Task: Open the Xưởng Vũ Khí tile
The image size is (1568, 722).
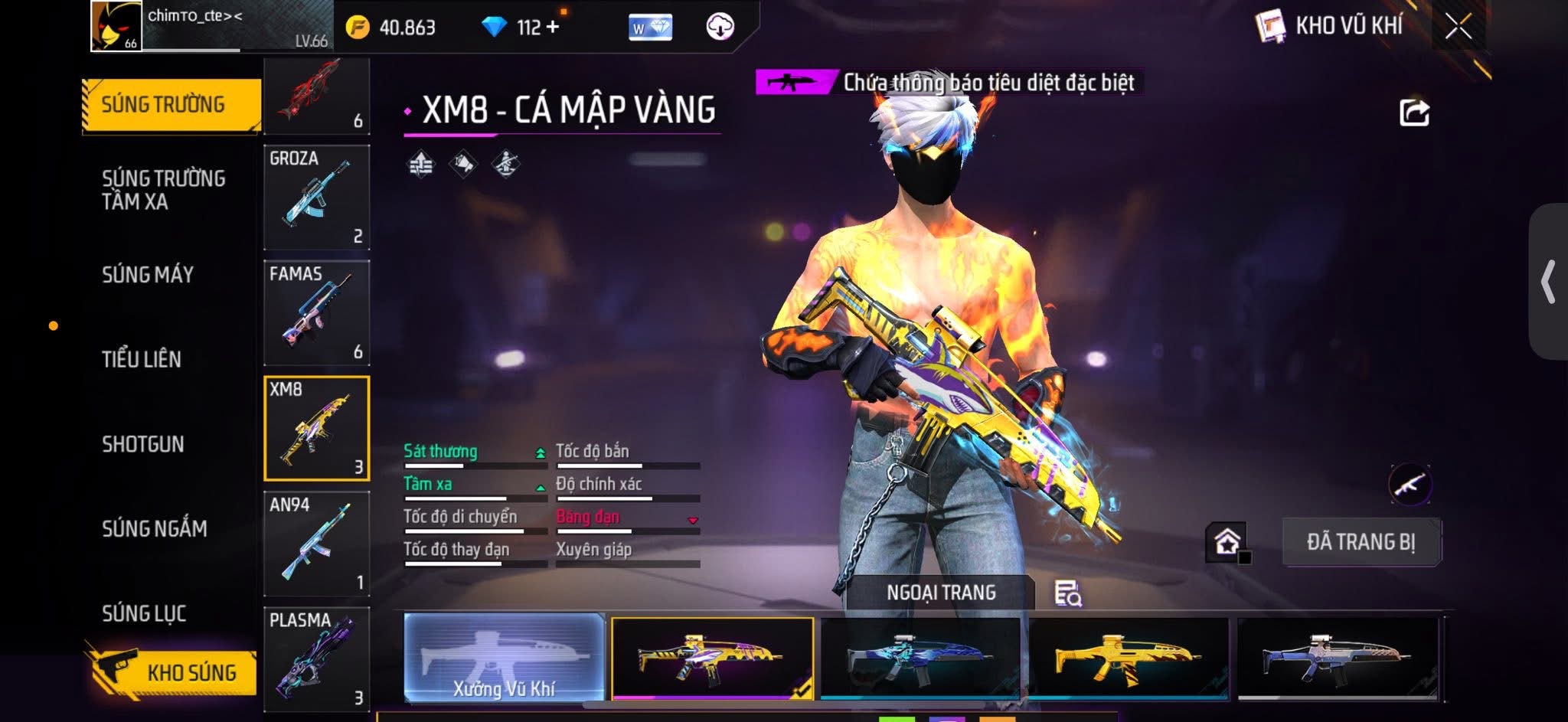Action: click(504, 658)
